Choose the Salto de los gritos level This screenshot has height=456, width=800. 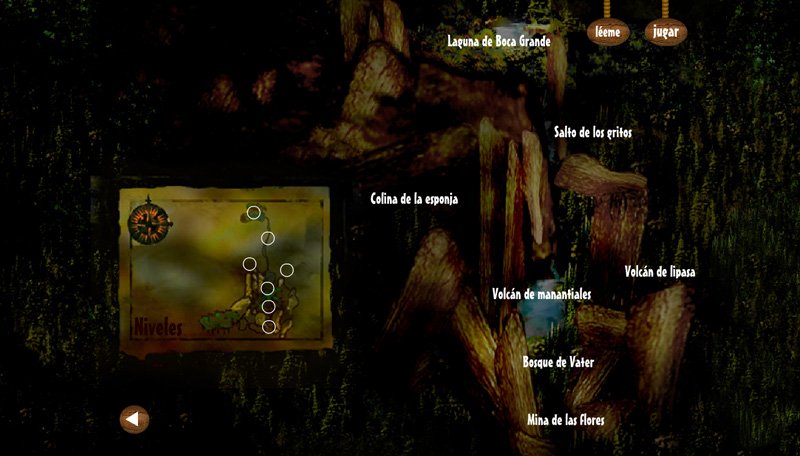click(593, 132)
